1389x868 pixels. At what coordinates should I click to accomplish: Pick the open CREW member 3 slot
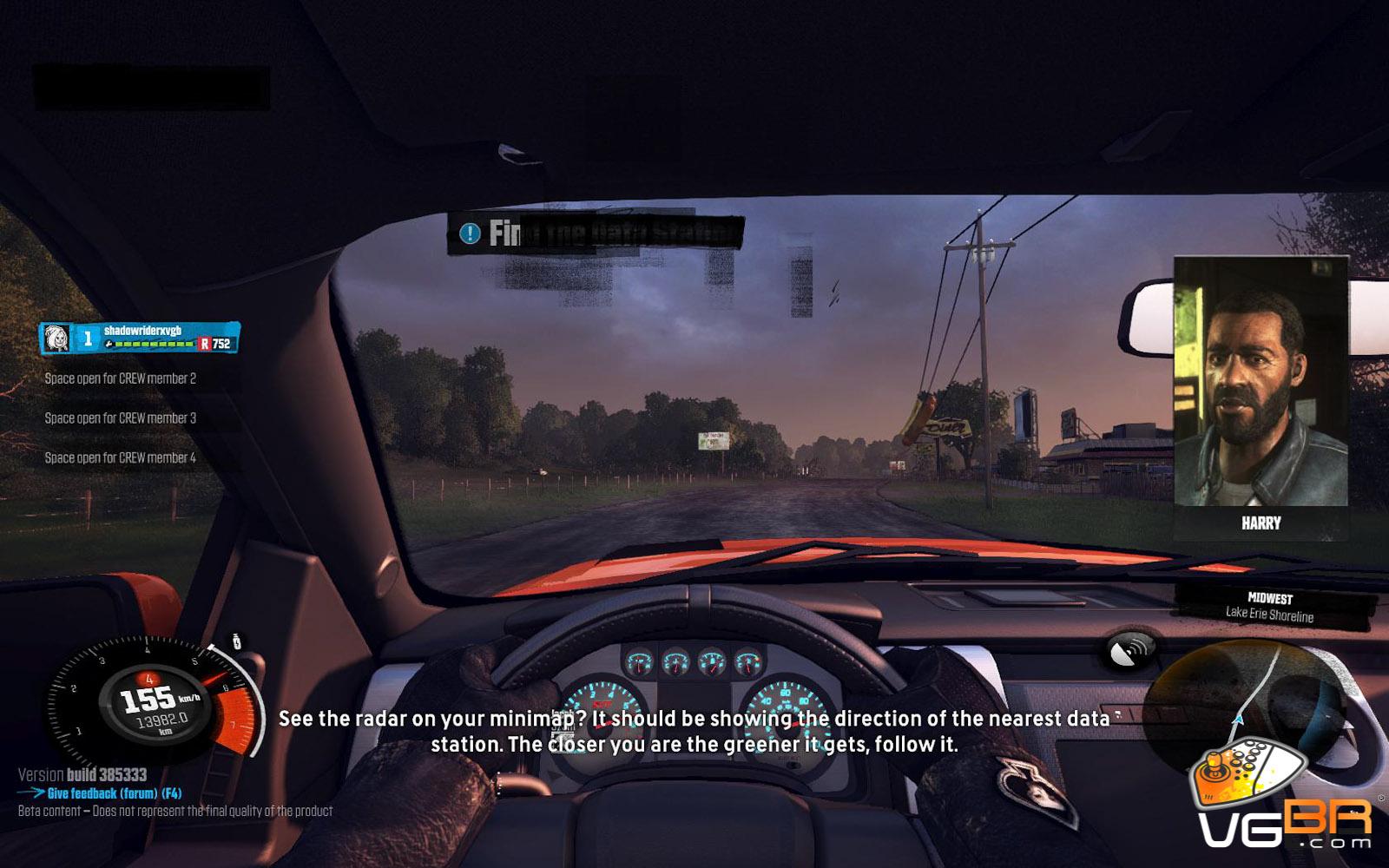121,418
